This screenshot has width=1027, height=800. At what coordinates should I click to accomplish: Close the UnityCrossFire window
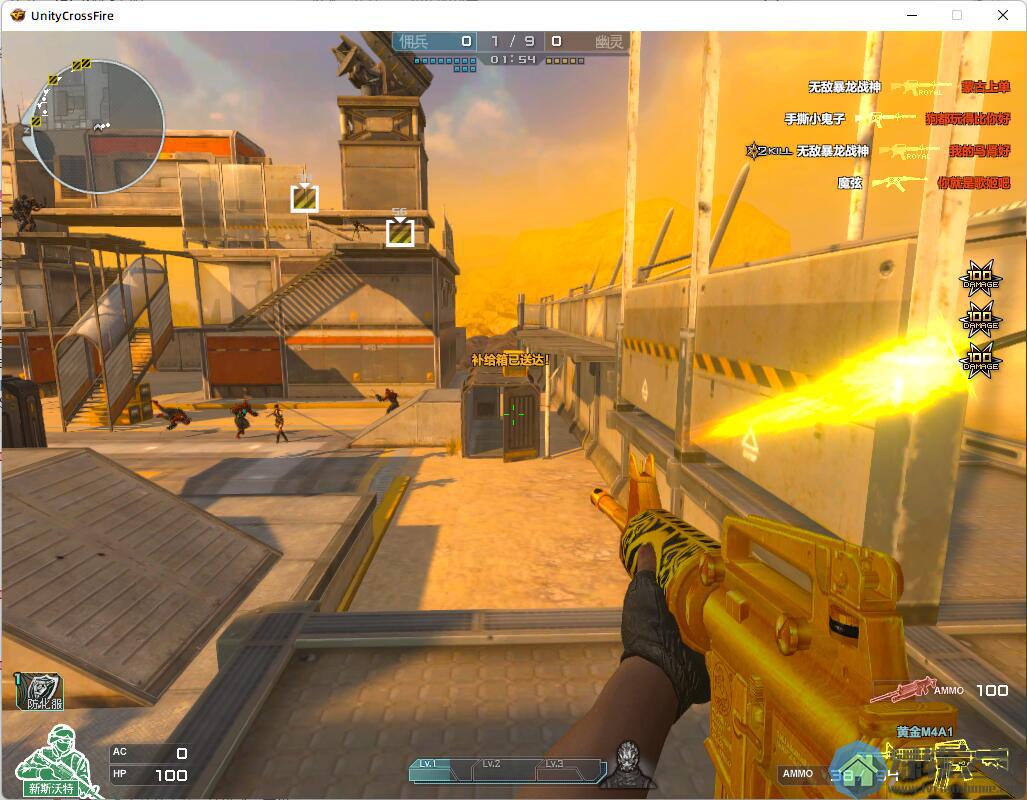point(1004,15)
